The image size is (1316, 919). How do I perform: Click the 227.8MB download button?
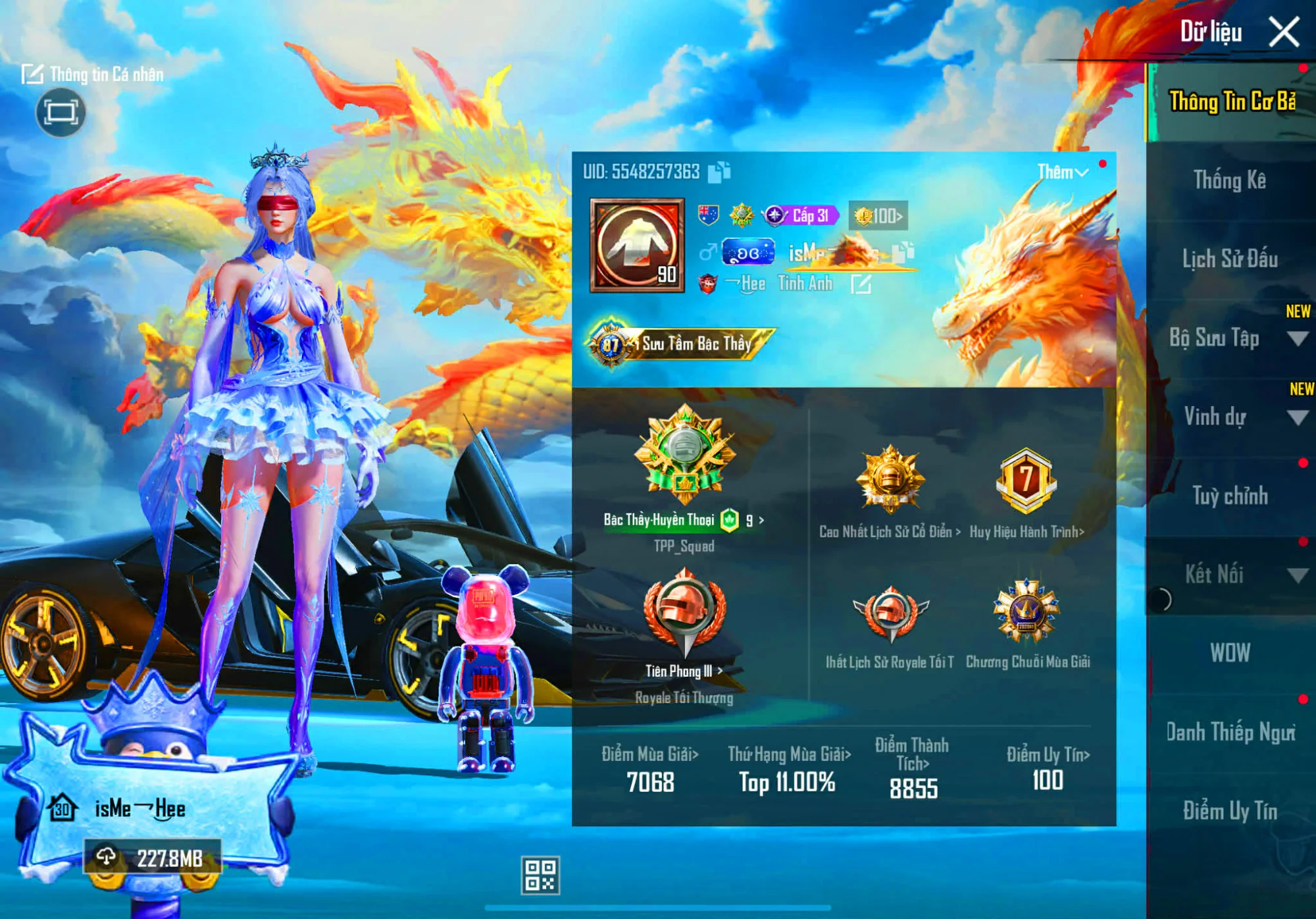[152, 858]
